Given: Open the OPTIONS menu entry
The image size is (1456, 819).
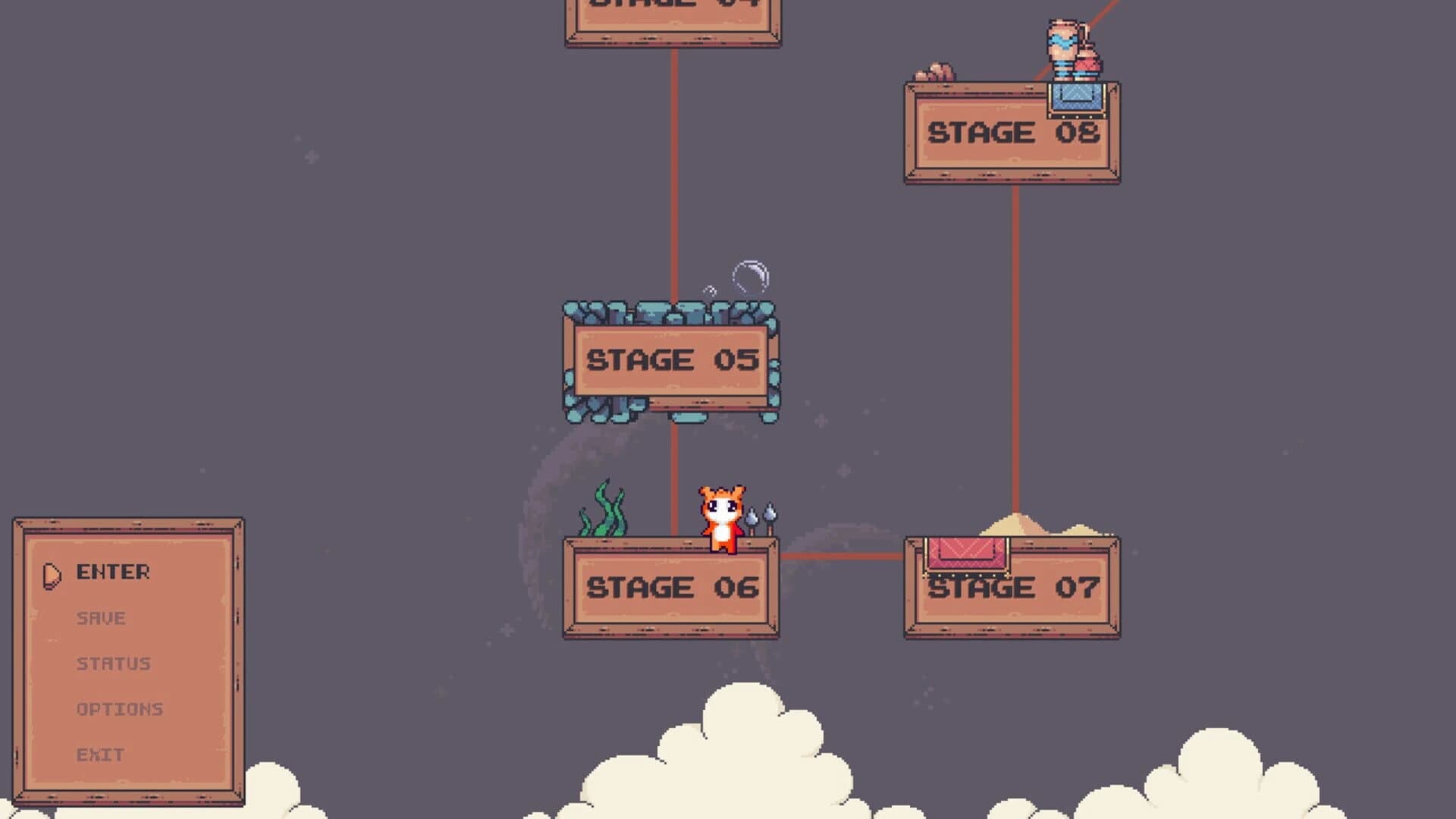Looking at the screenshot, I should (120, 709).
